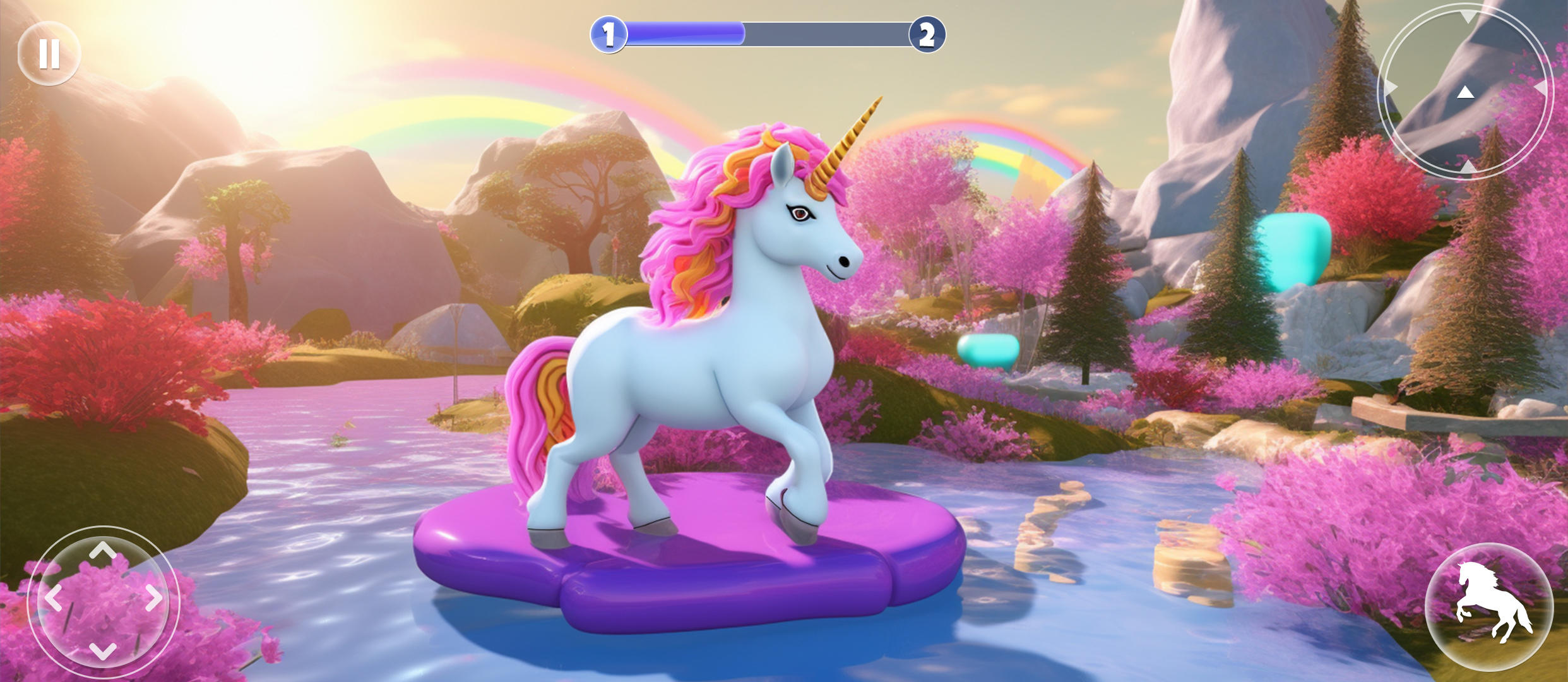Tap the camera joystick center triangle
The image size is (1568, 682).
1466,93
